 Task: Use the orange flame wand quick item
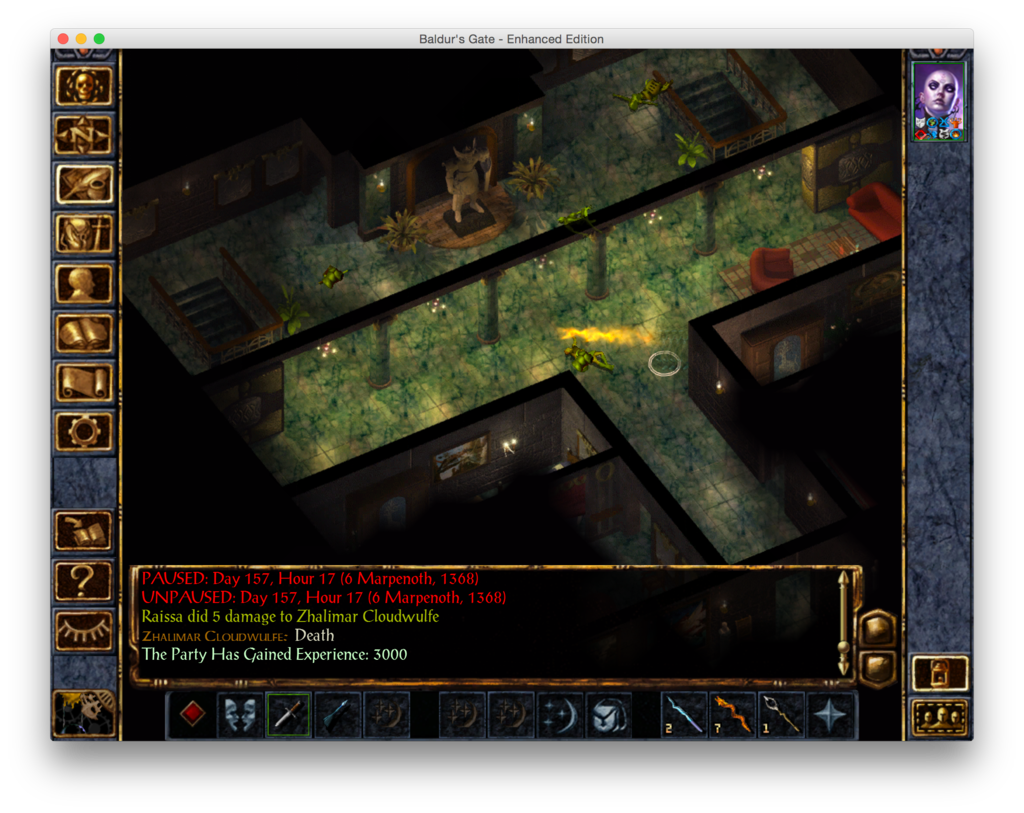[x=733, y=715]
